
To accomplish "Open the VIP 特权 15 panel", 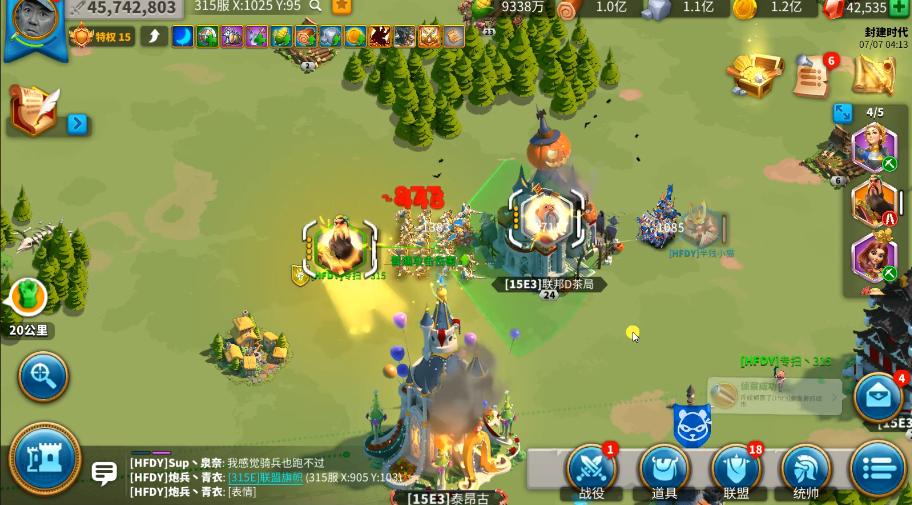I will pyautogui.click(x=100, y=37).
